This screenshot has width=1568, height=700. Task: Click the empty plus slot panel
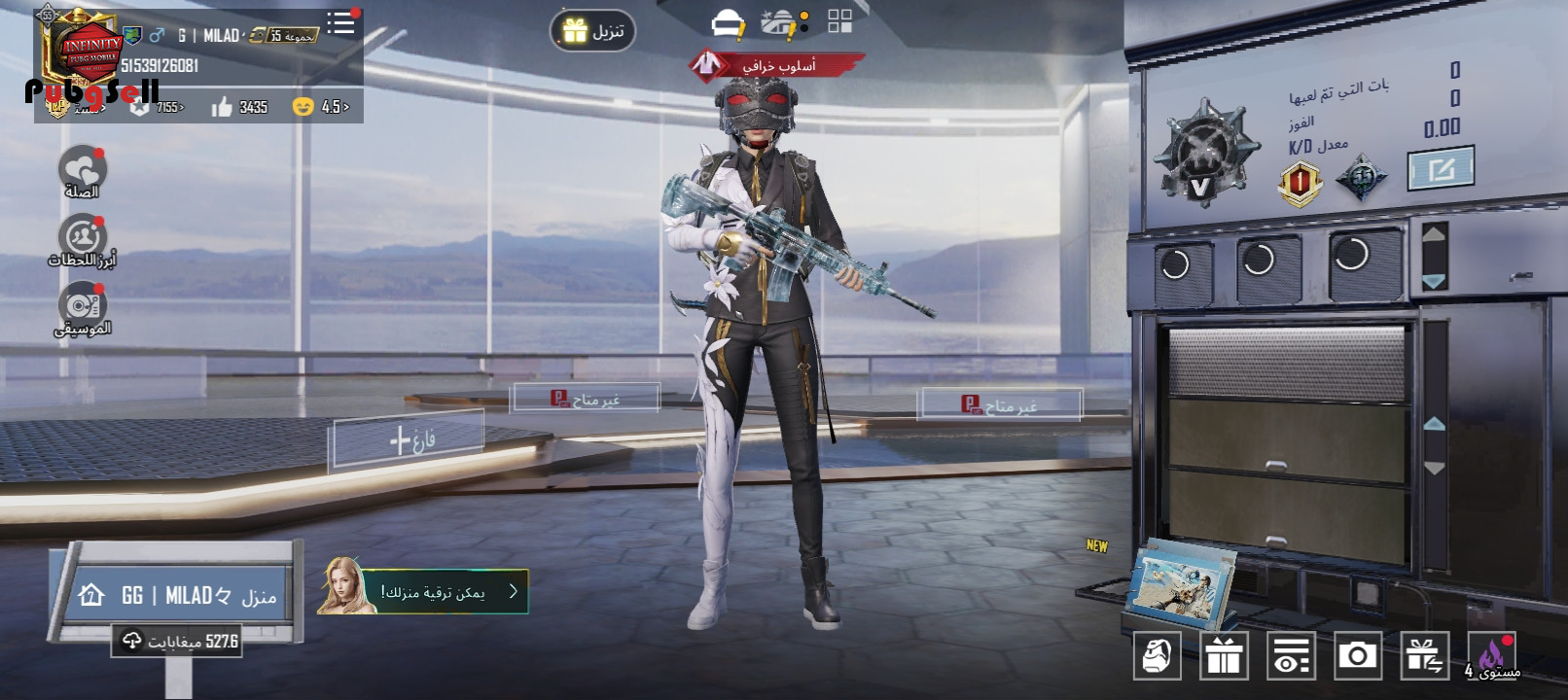pos(409,441)
